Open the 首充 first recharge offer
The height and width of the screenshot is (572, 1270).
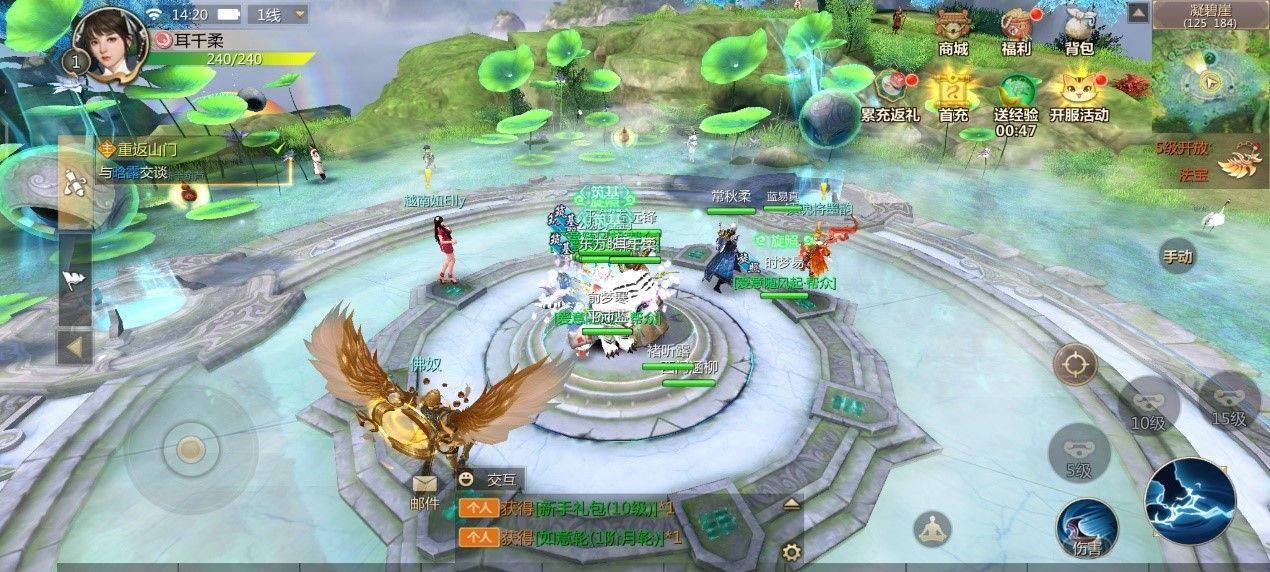click(953, 93)
